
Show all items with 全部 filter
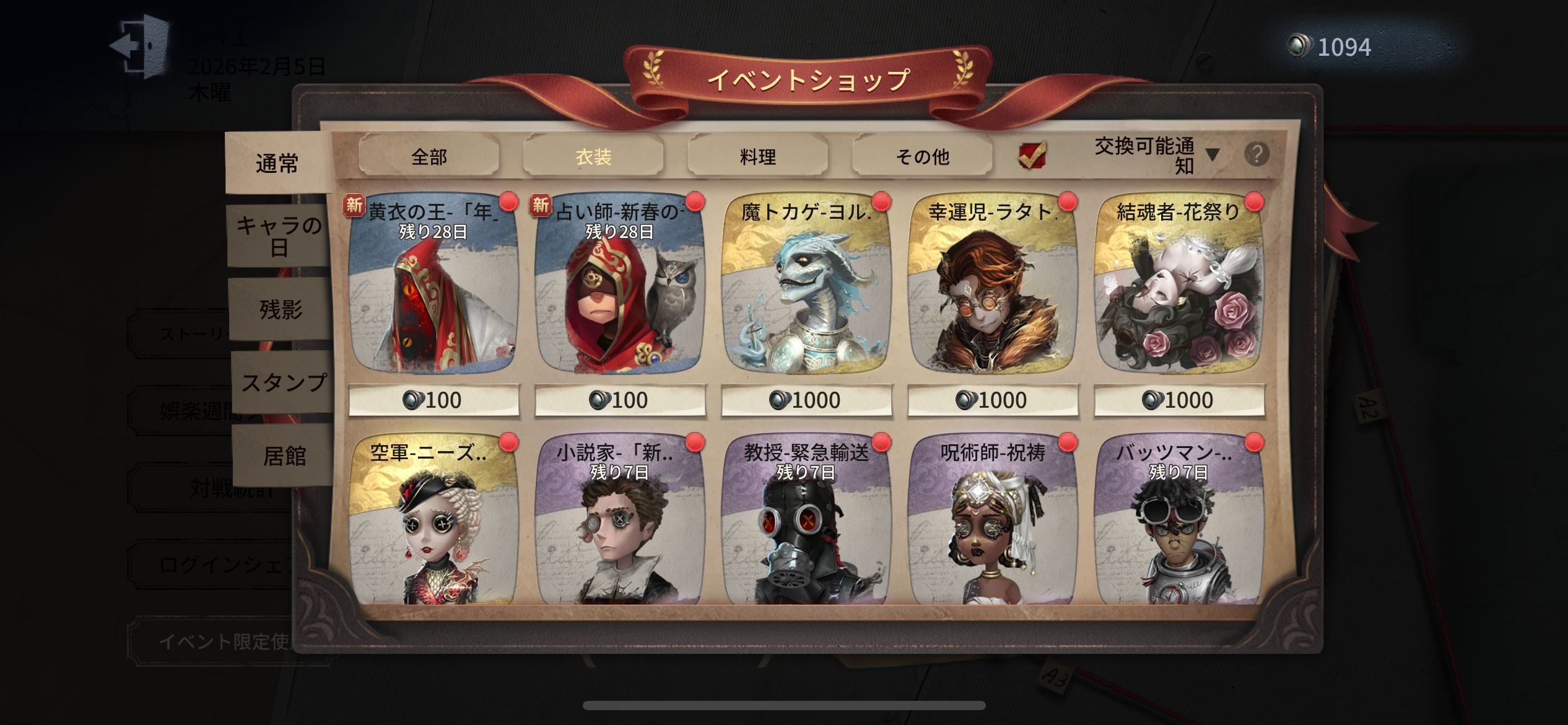coord(429,156)
